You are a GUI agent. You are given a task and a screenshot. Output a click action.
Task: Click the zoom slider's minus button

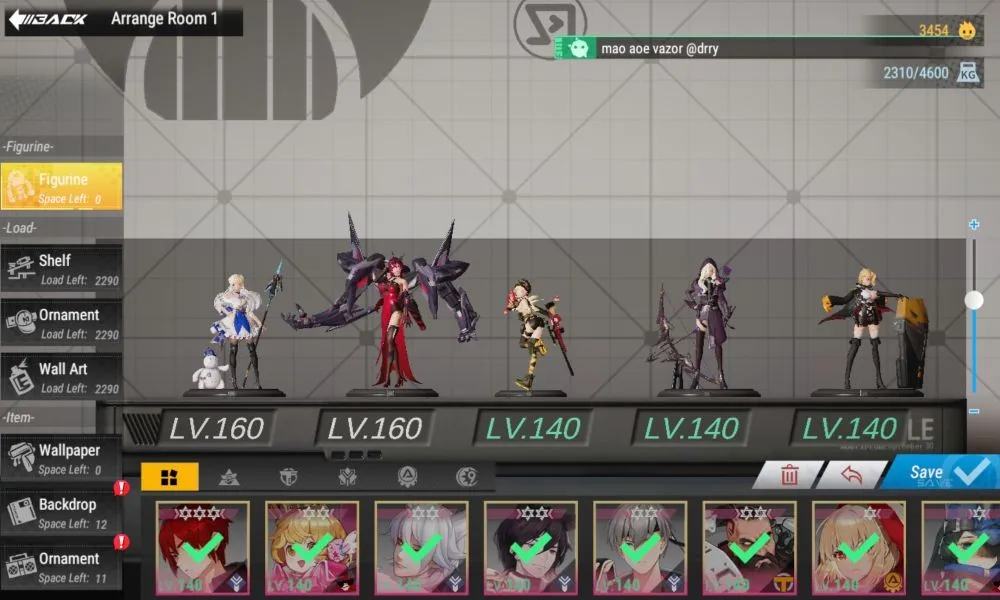(974, 411)
